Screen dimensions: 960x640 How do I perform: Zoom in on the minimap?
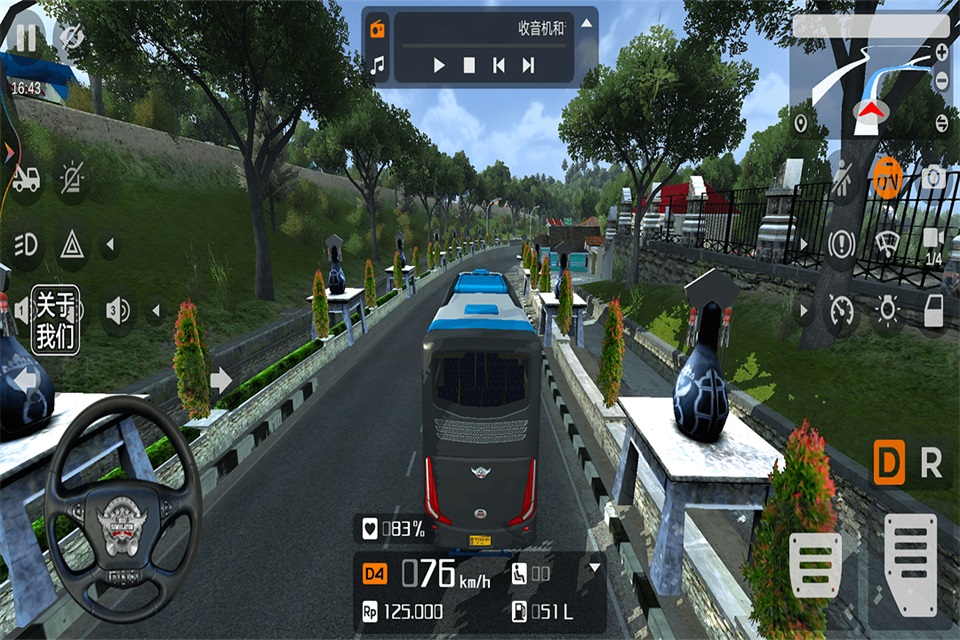[x=941, y=50]
